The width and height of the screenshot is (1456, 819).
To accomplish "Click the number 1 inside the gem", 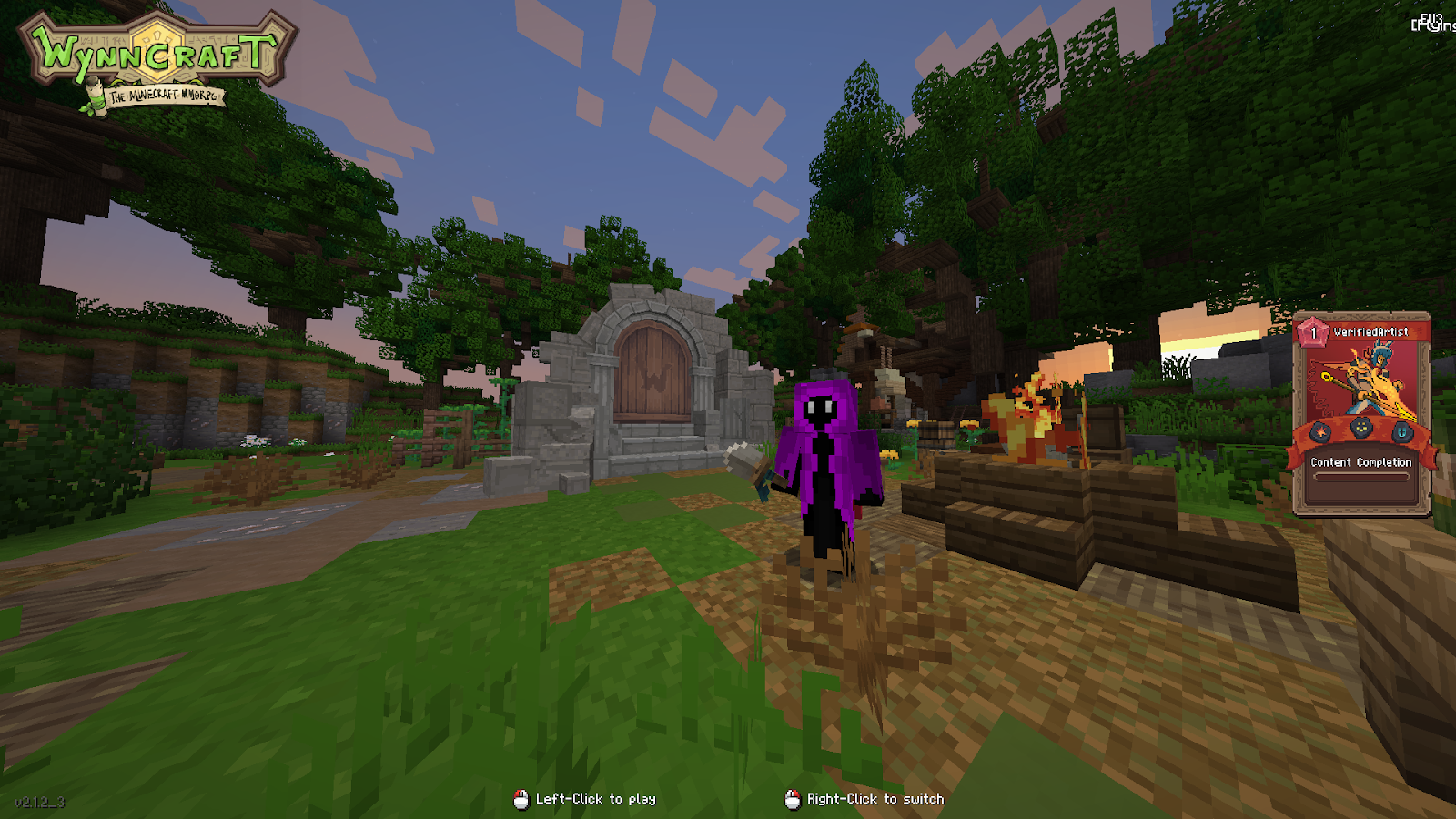I will point(1313,331).
